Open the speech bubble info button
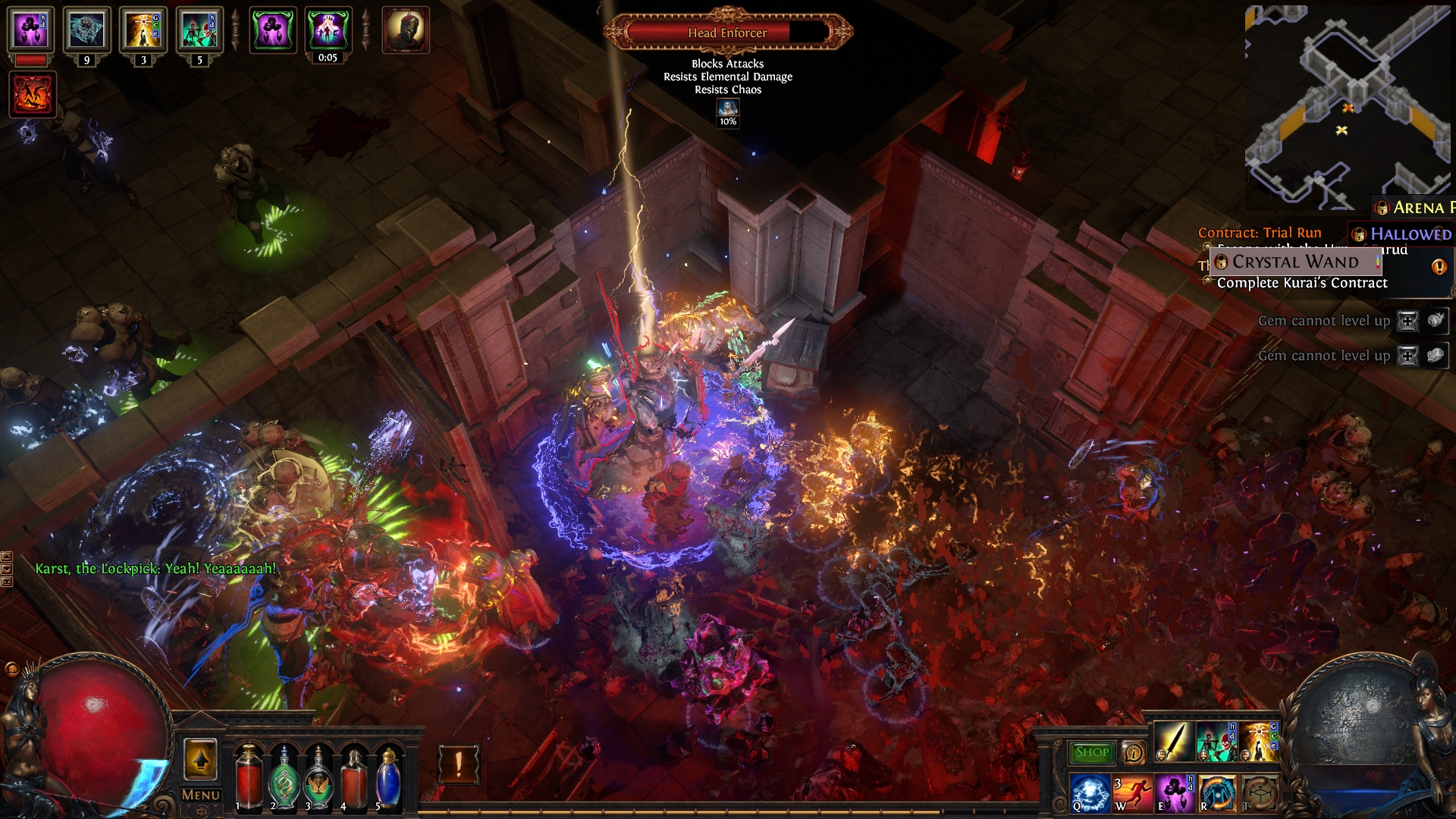Image resolution: width=1456 pixels, height=819 pixels. (1133, 752)
